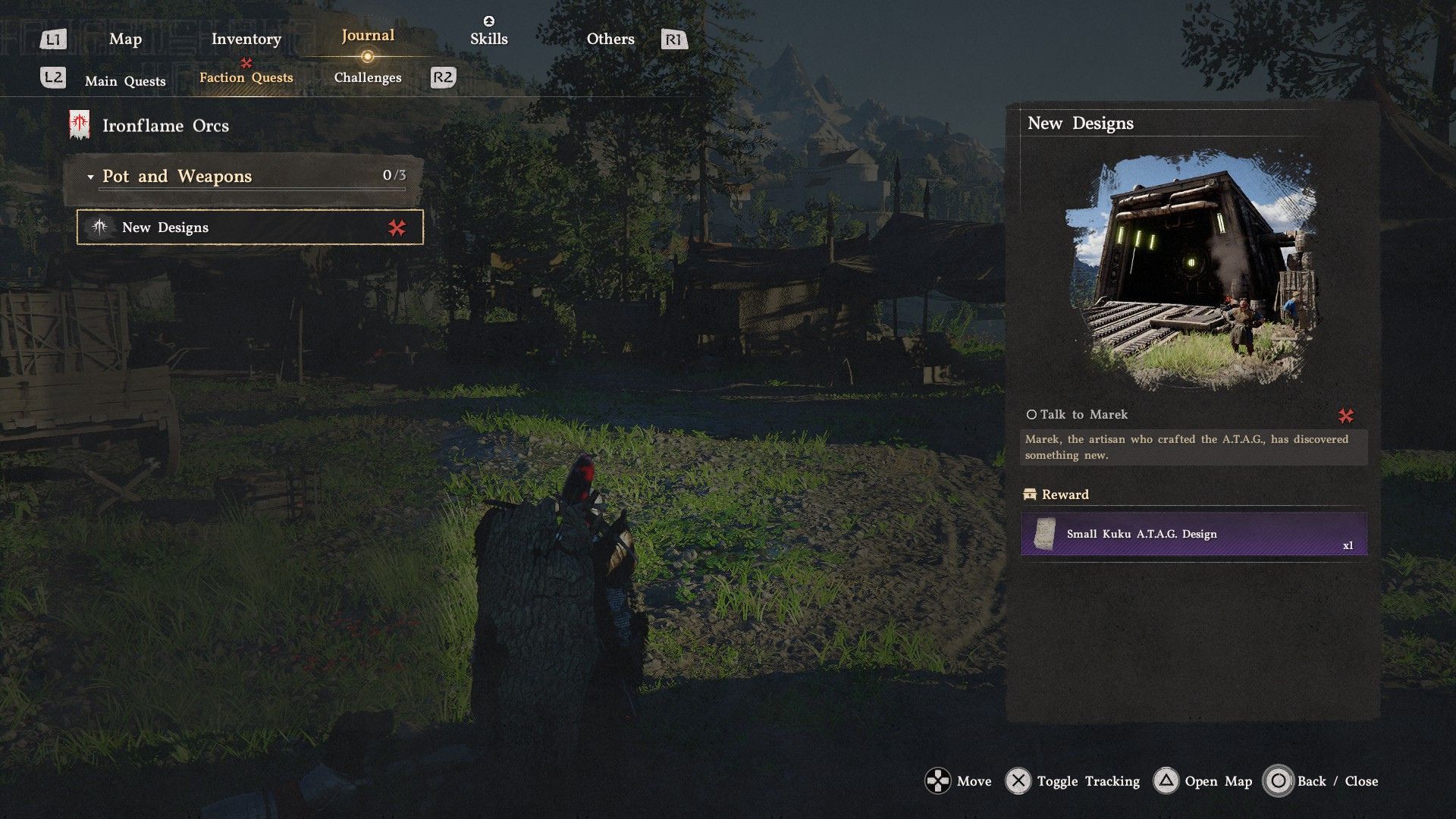The image size is (1456, 819).
Task: Switch to Faction Quests sub-tab
Action: [246, 77]
